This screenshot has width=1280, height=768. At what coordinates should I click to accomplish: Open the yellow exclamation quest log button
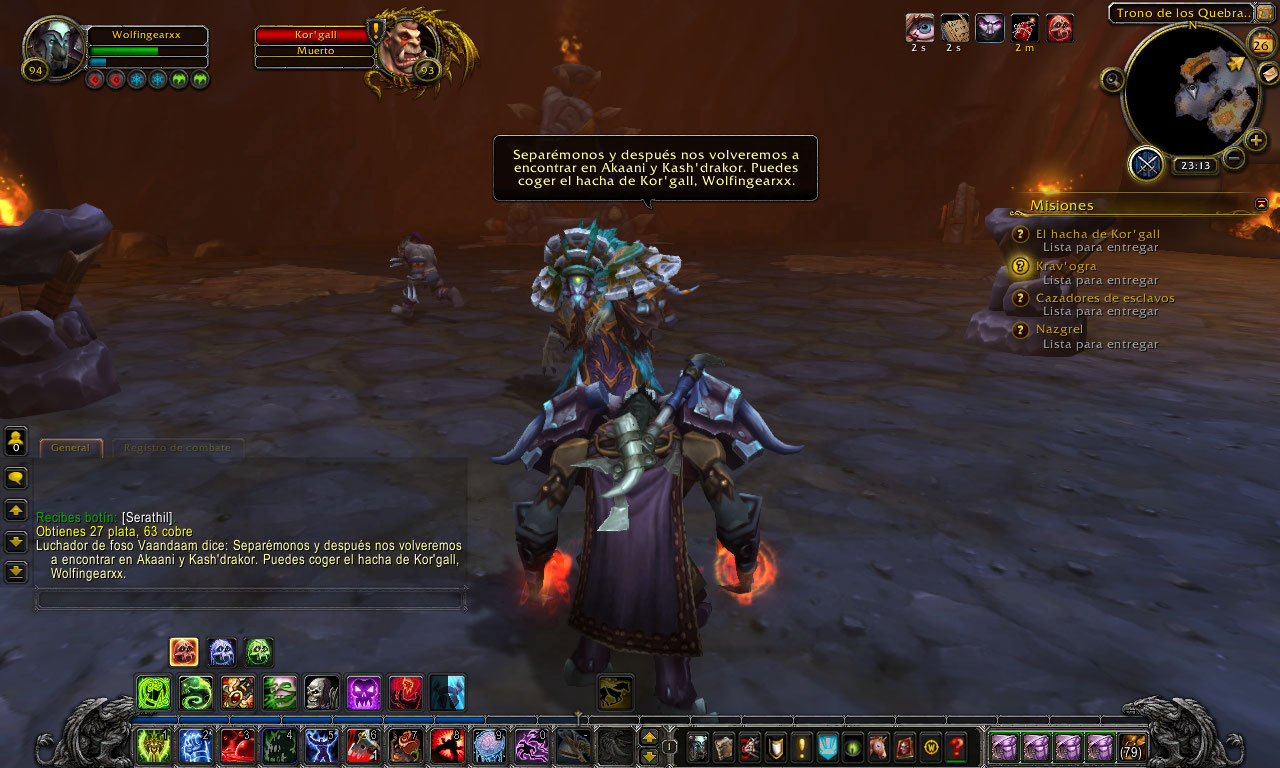click(x=801, y=746)
